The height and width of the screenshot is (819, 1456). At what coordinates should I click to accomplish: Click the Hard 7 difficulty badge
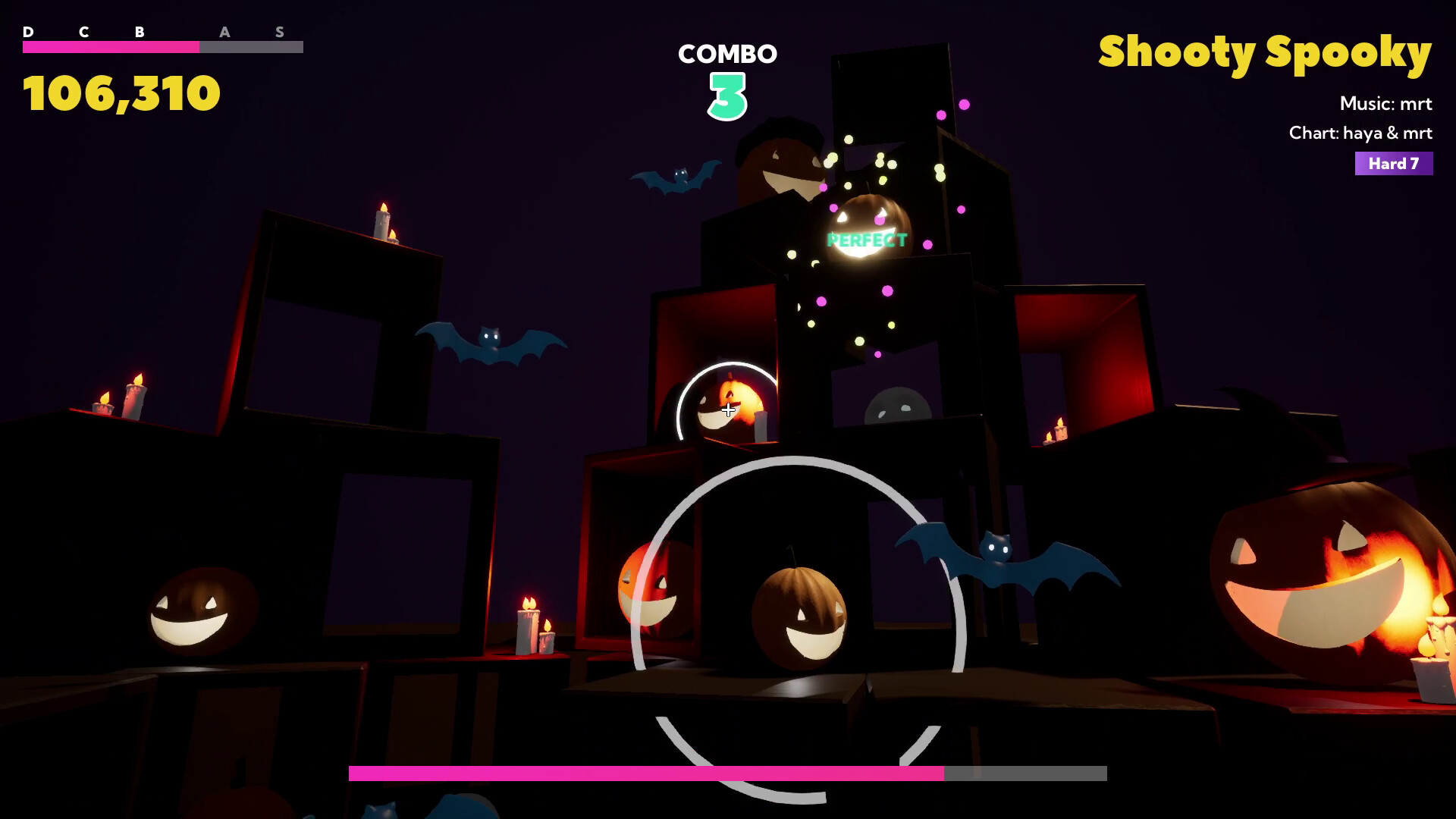1393,164
